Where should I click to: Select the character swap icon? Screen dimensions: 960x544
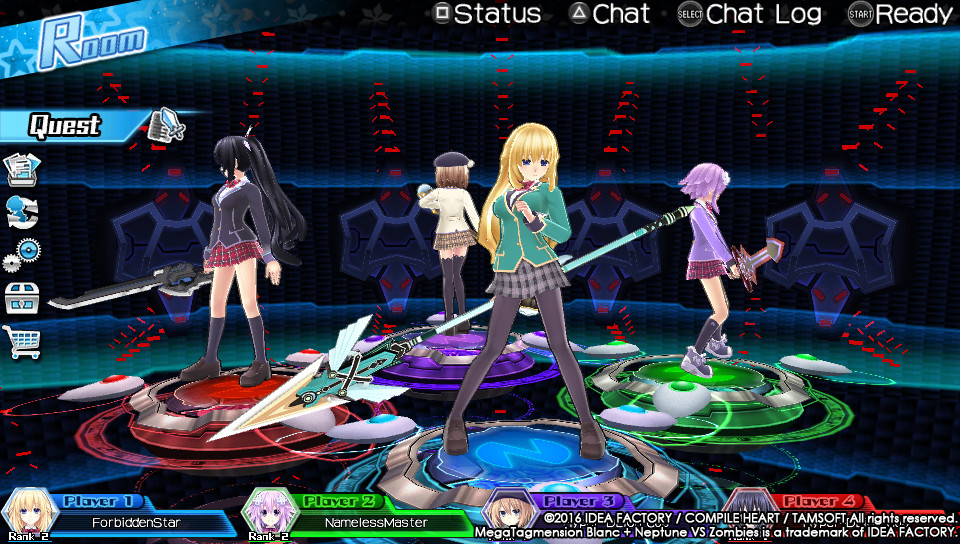22,212
